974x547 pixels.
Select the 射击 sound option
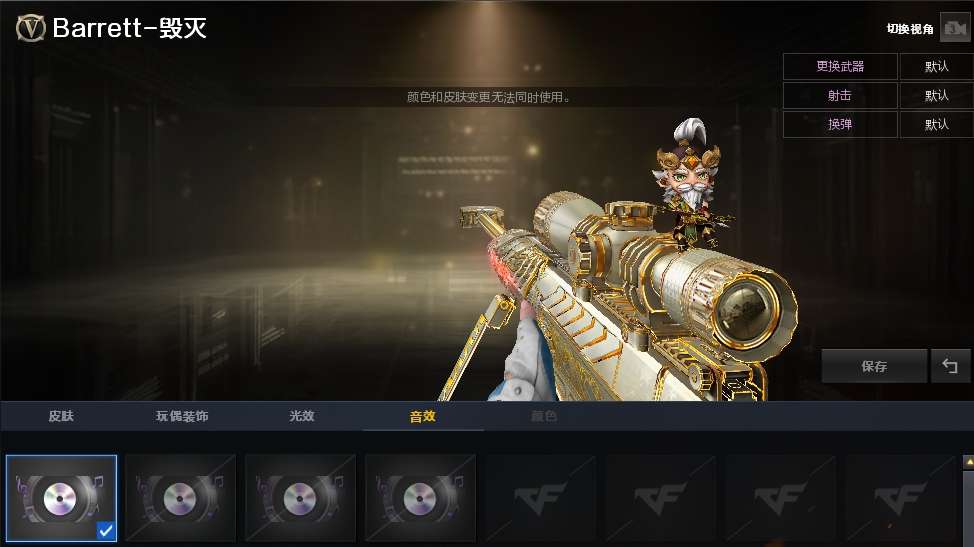(x=840, y=96)
